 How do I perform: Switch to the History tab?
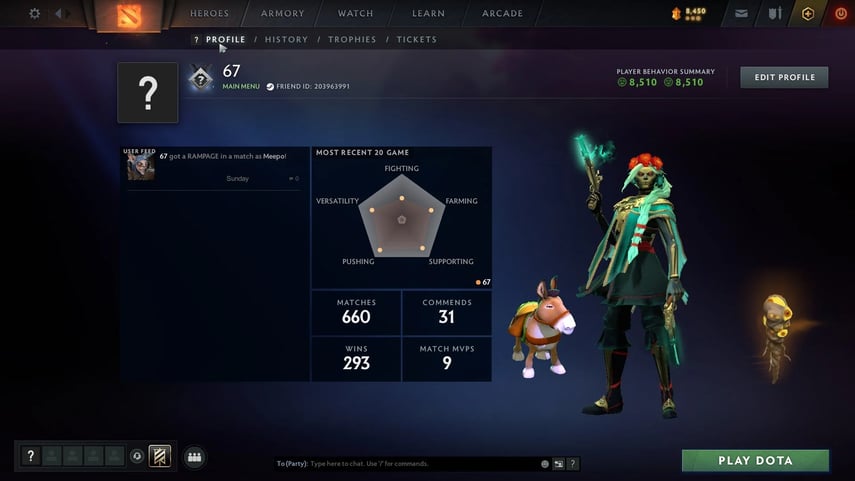(x=286, y=40)
